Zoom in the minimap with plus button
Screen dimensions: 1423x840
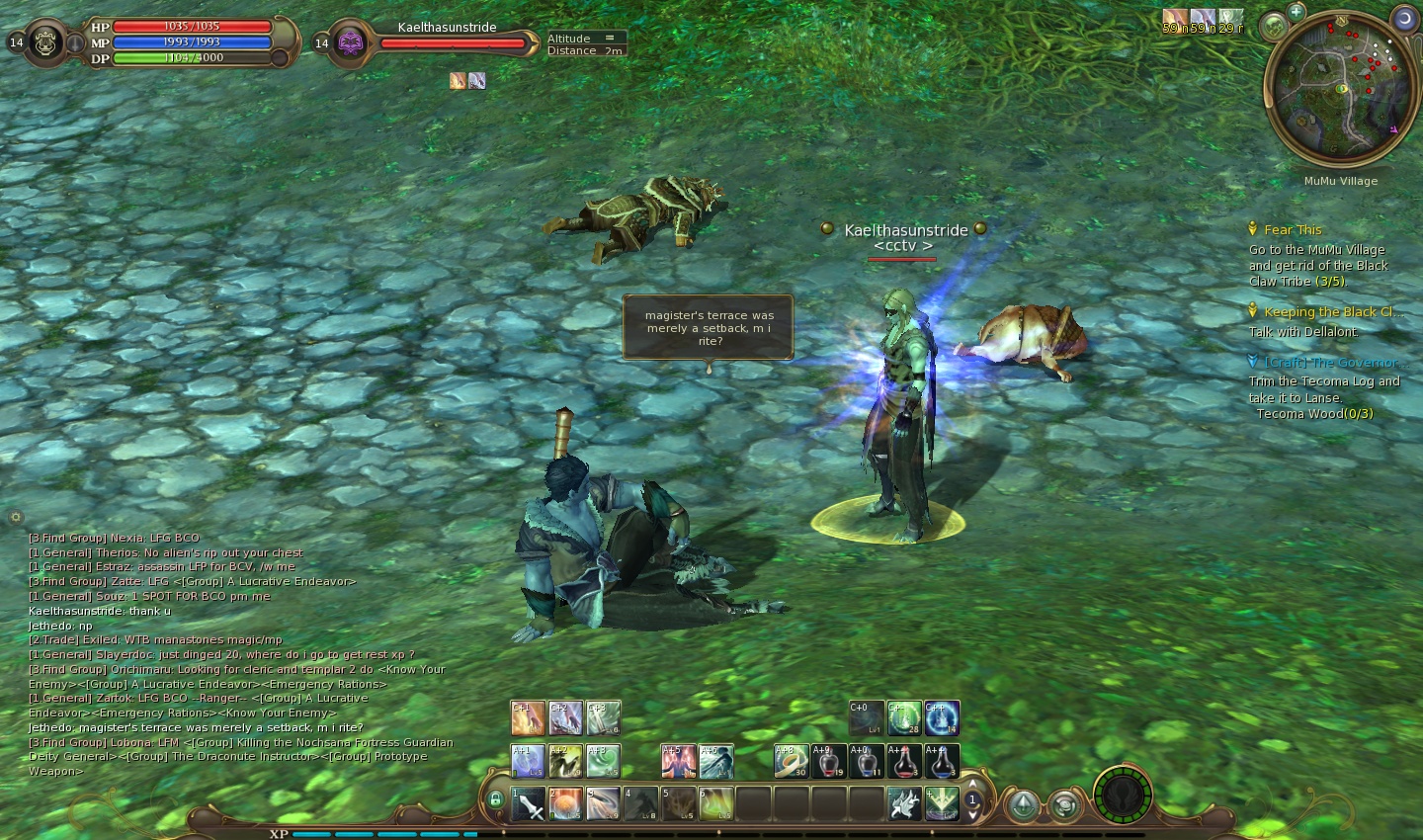tap(1297, 12)
